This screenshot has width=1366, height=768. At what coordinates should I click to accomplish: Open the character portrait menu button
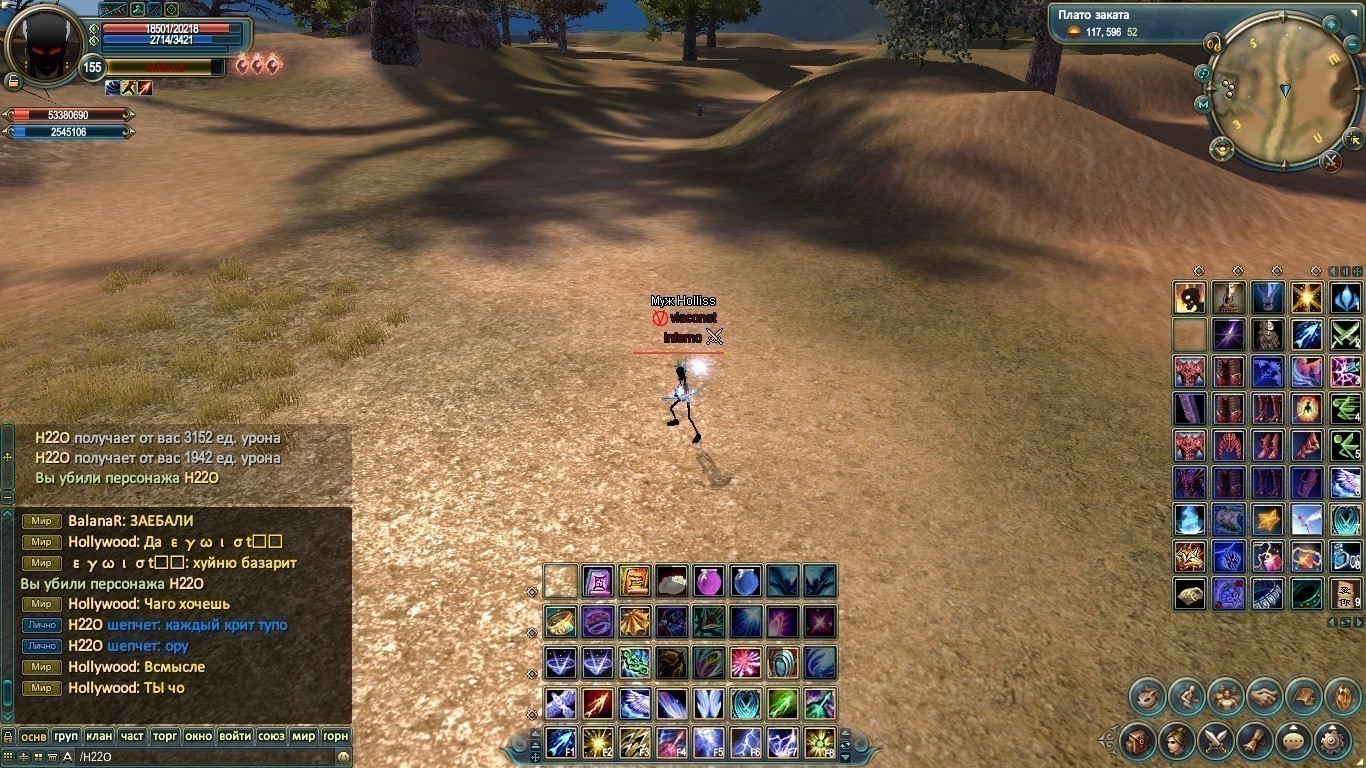(1177, 741)
